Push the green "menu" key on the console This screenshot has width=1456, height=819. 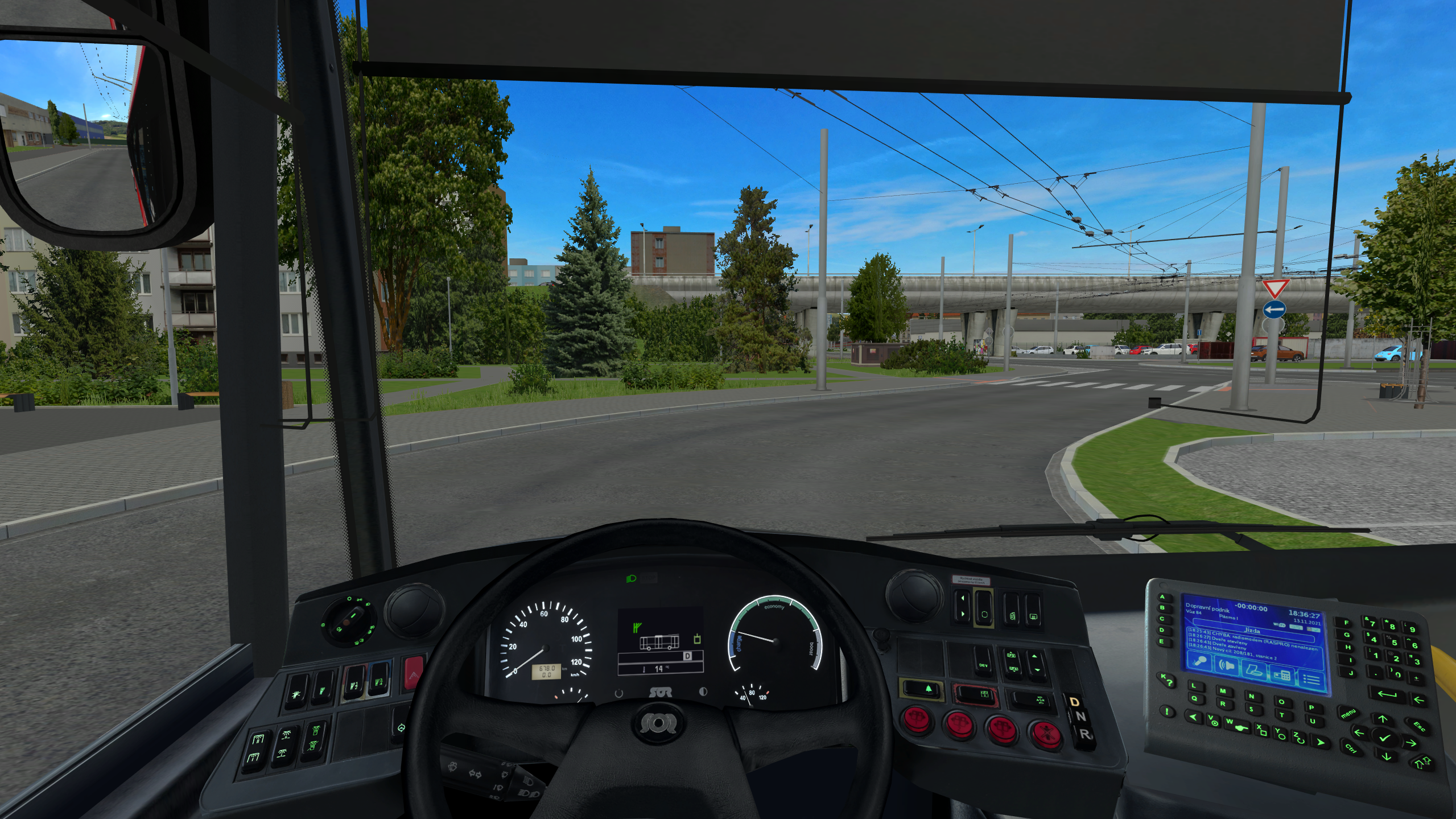[x=1348, y=714]
